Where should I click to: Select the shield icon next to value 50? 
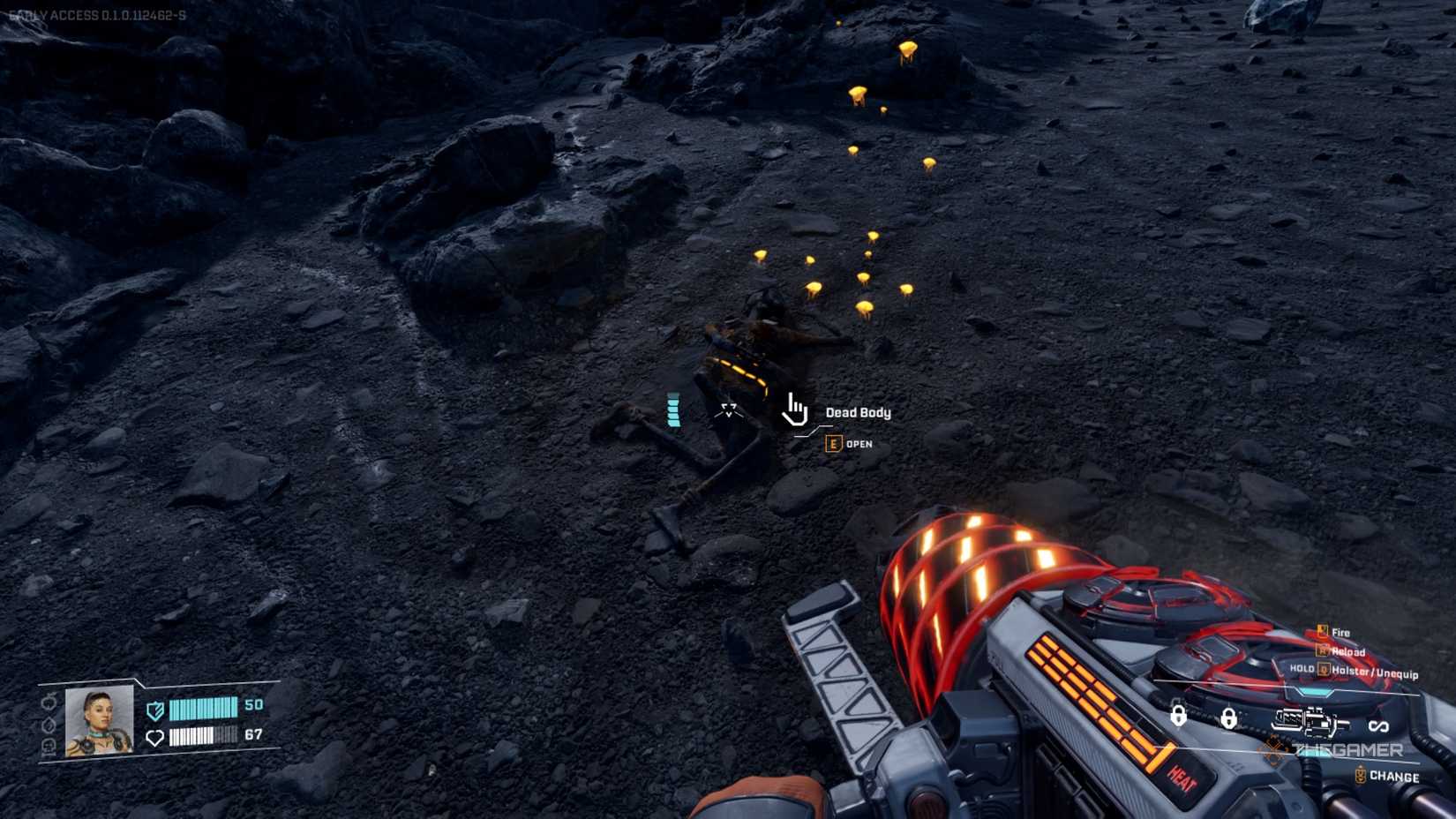point(155,709)
